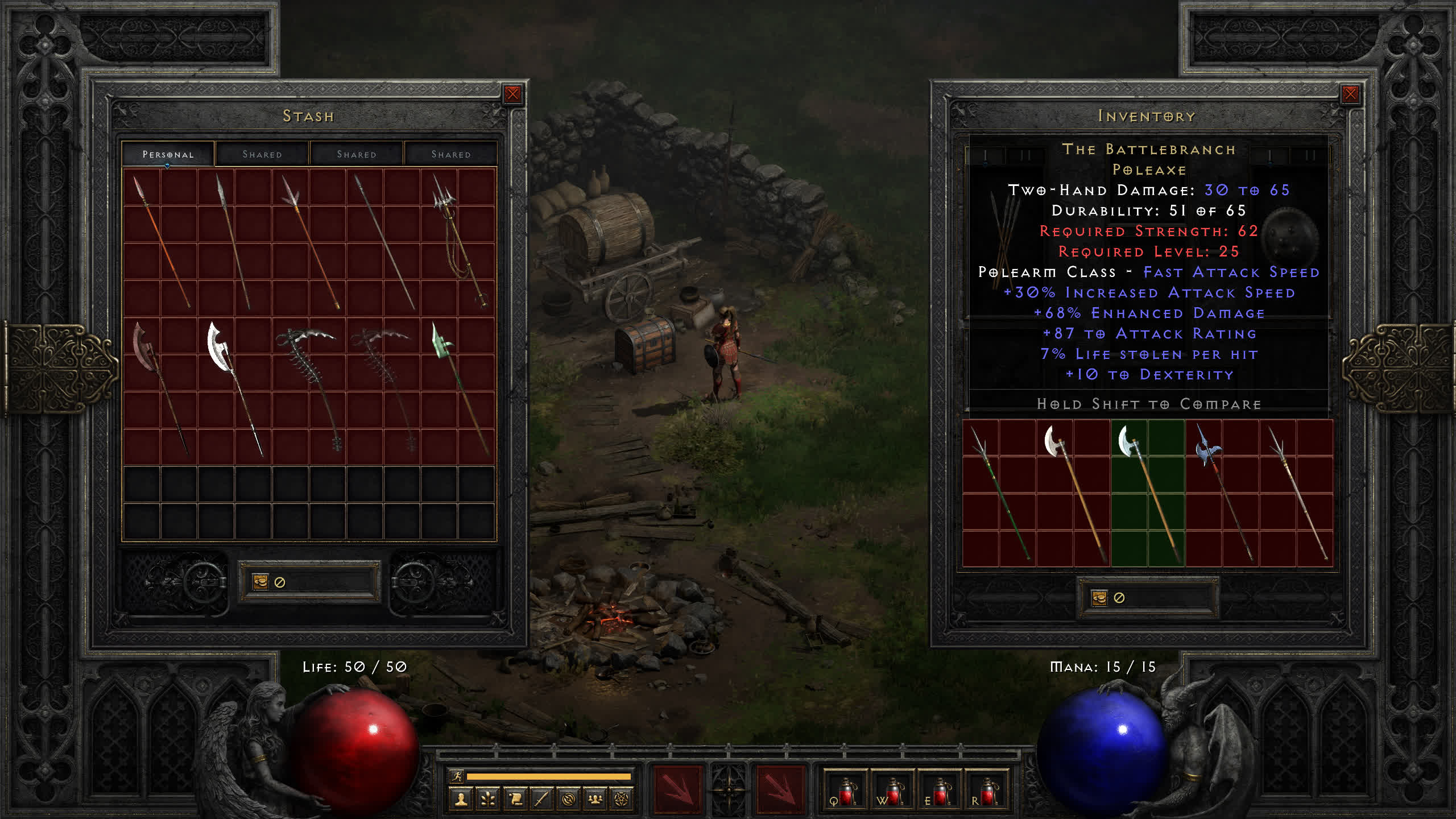Close the Inventory panel
The height and width of the screenshot is (819, 1456).
pos(1350,94)
